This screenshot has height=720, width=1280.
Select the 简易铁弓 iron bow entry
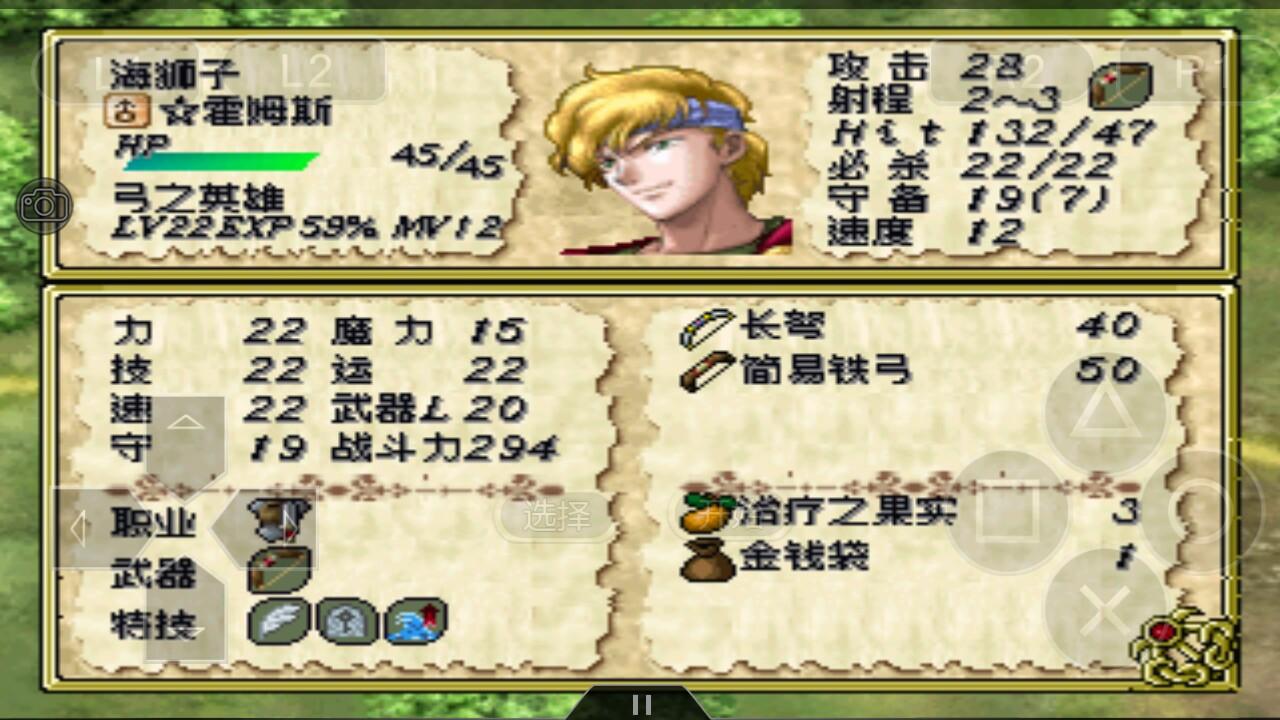click(824, 371)
